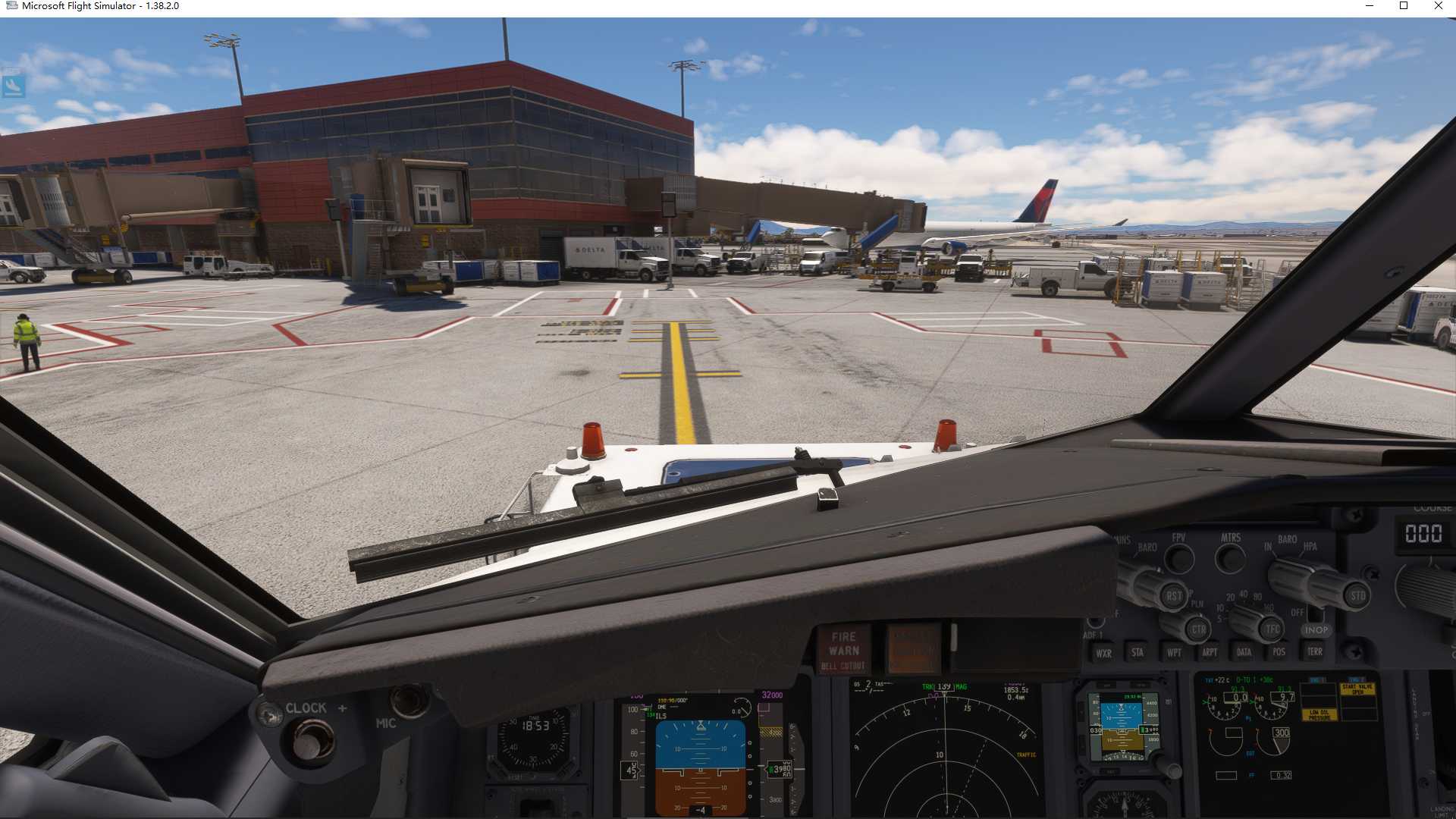This screenshot has width=1456, height=819.
Task: Select the WXR weather radar display icon
Action: (1106, 652)
